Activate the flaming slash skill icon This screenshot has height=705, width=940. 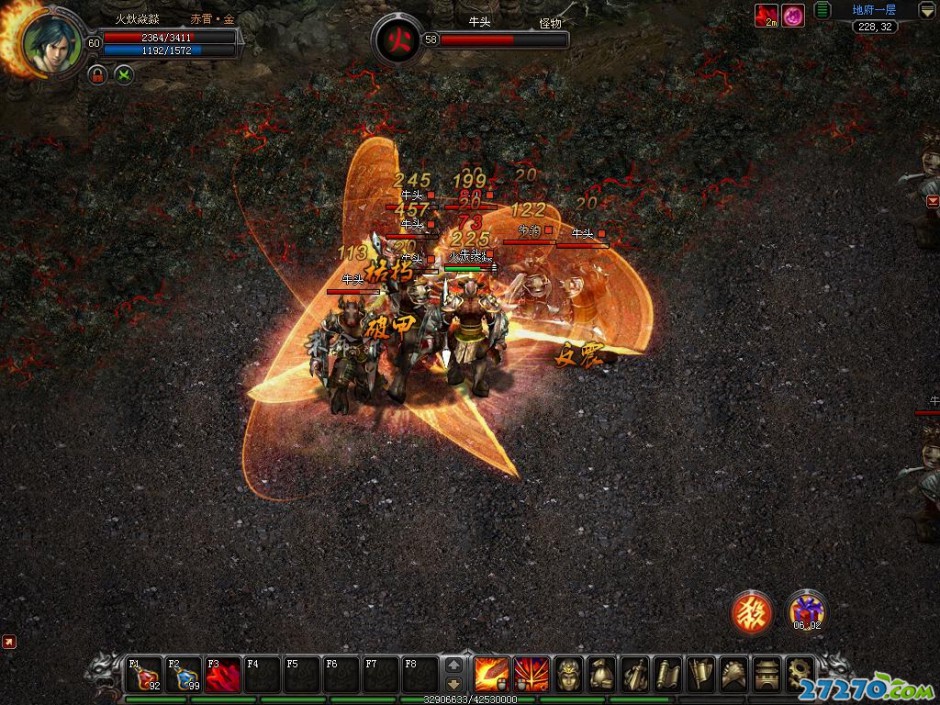tap(491, 674)
